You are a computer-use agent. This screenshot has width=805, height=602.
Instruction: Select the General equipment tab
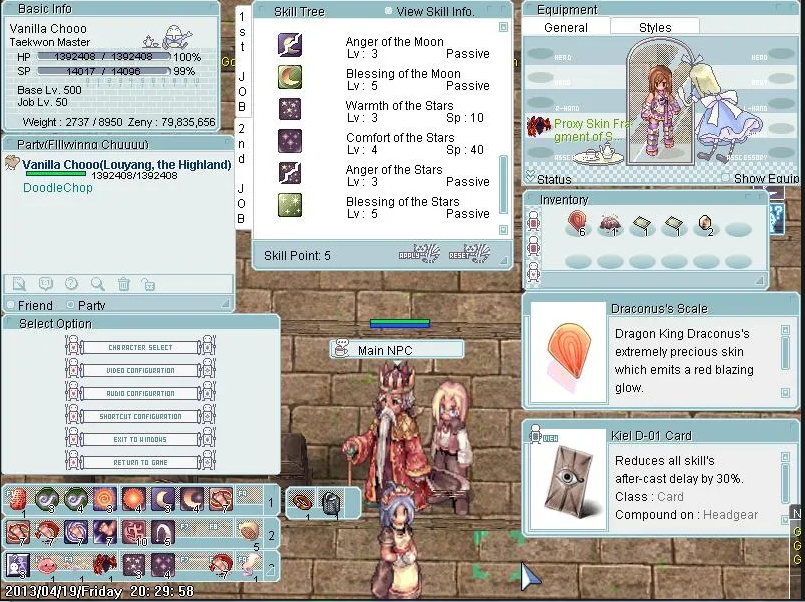(x=566, y=27)
